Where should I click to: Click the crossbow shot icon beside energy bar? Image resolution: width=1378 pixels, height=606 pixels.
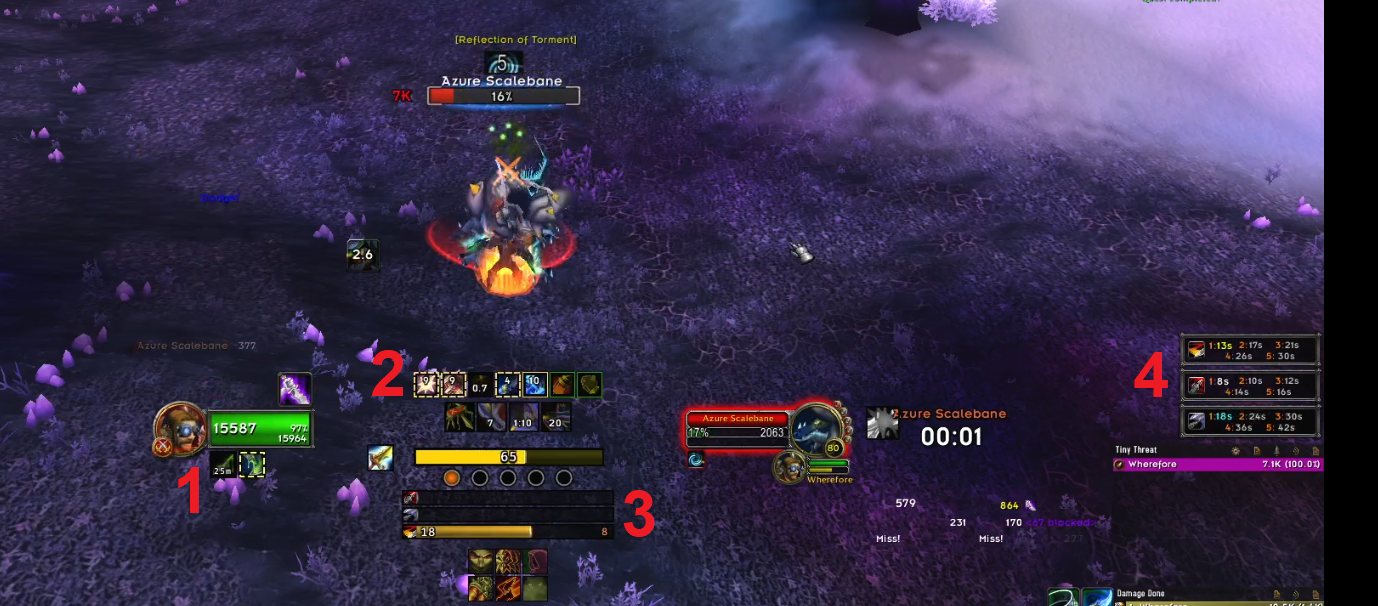pyautogui.click(x=380, y=458)
